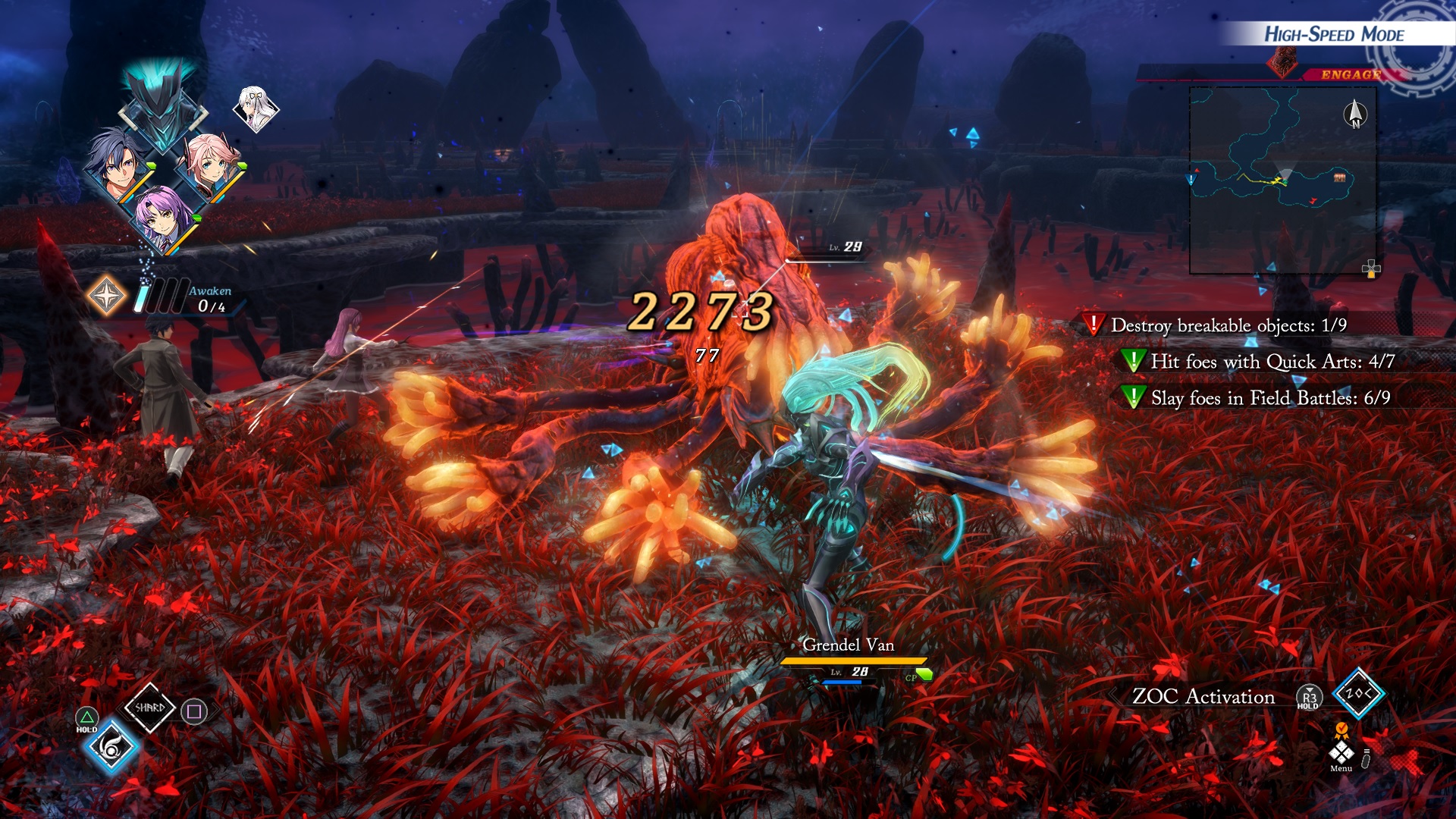Select the Destroy breakable objects objective

(1228, 325)
